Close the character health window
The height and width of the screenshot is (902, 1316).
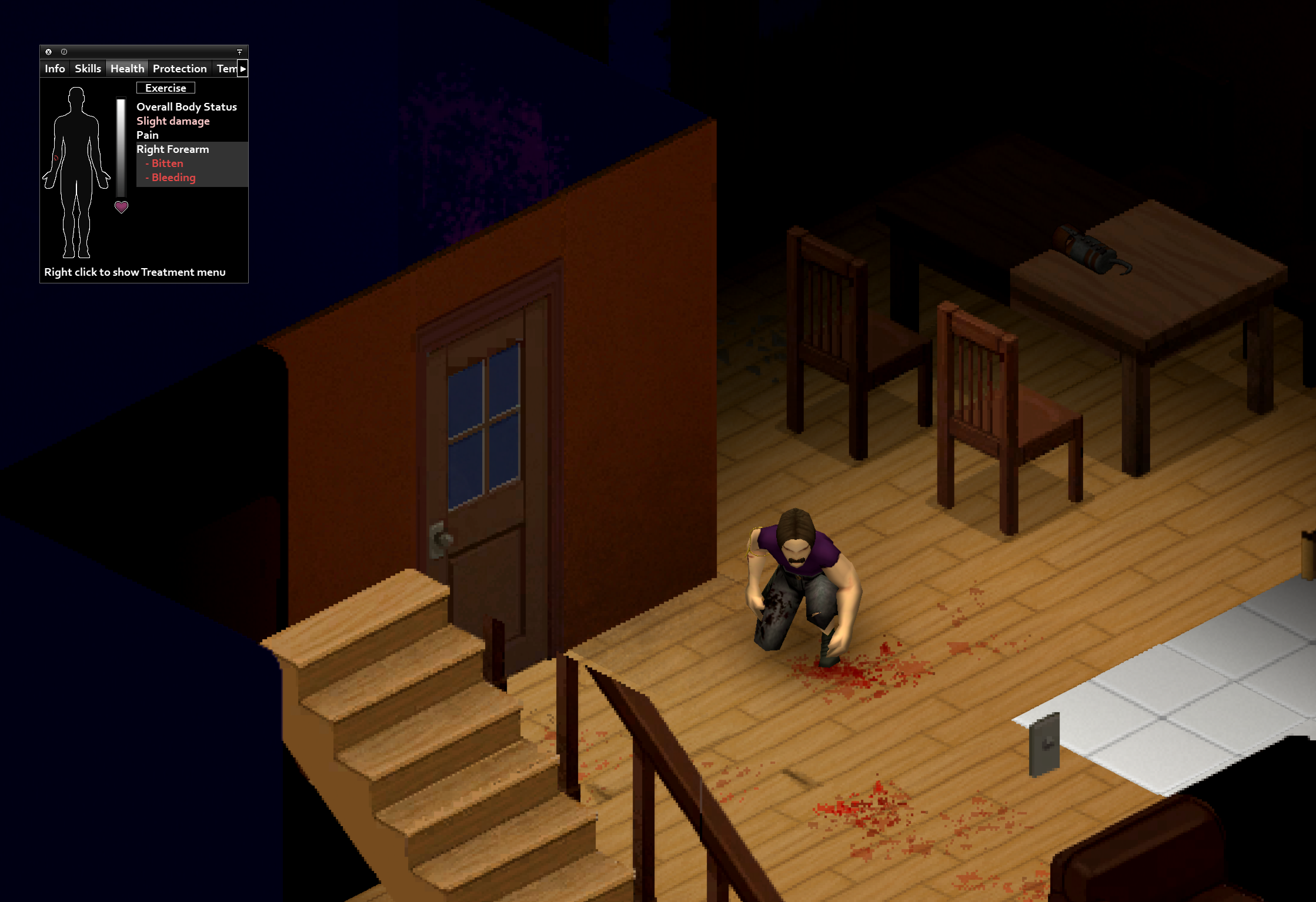(x=49, y=52)
